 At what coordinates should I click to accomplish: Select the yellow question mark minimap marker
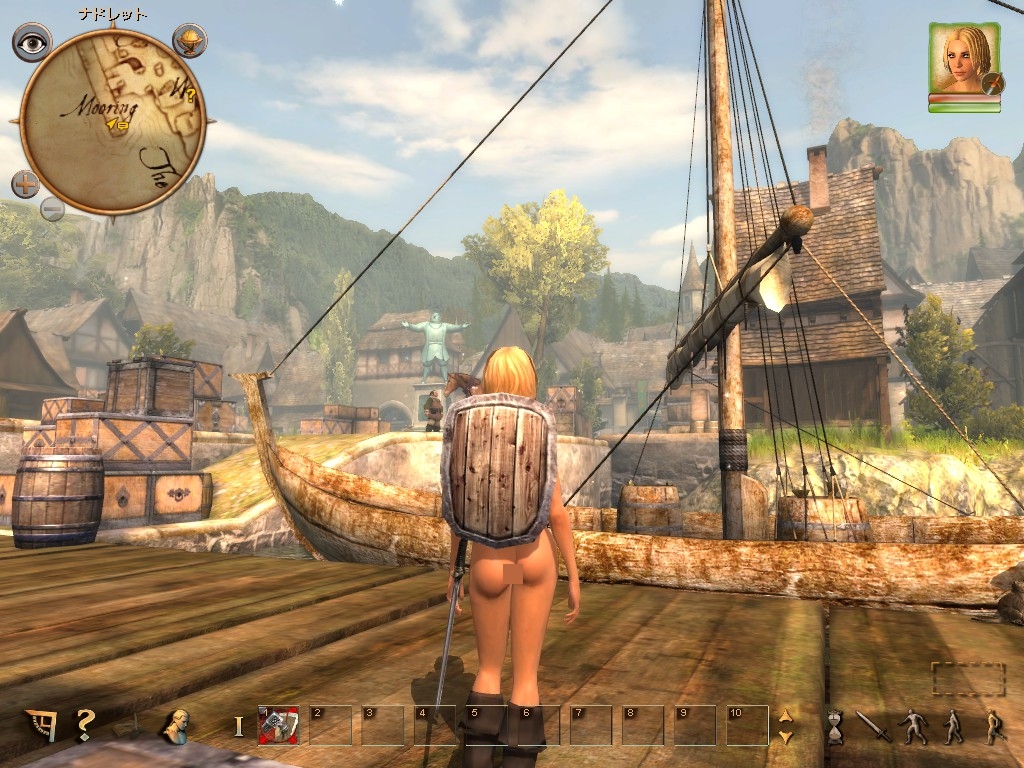pyautogui.click(x=190, y=97)
